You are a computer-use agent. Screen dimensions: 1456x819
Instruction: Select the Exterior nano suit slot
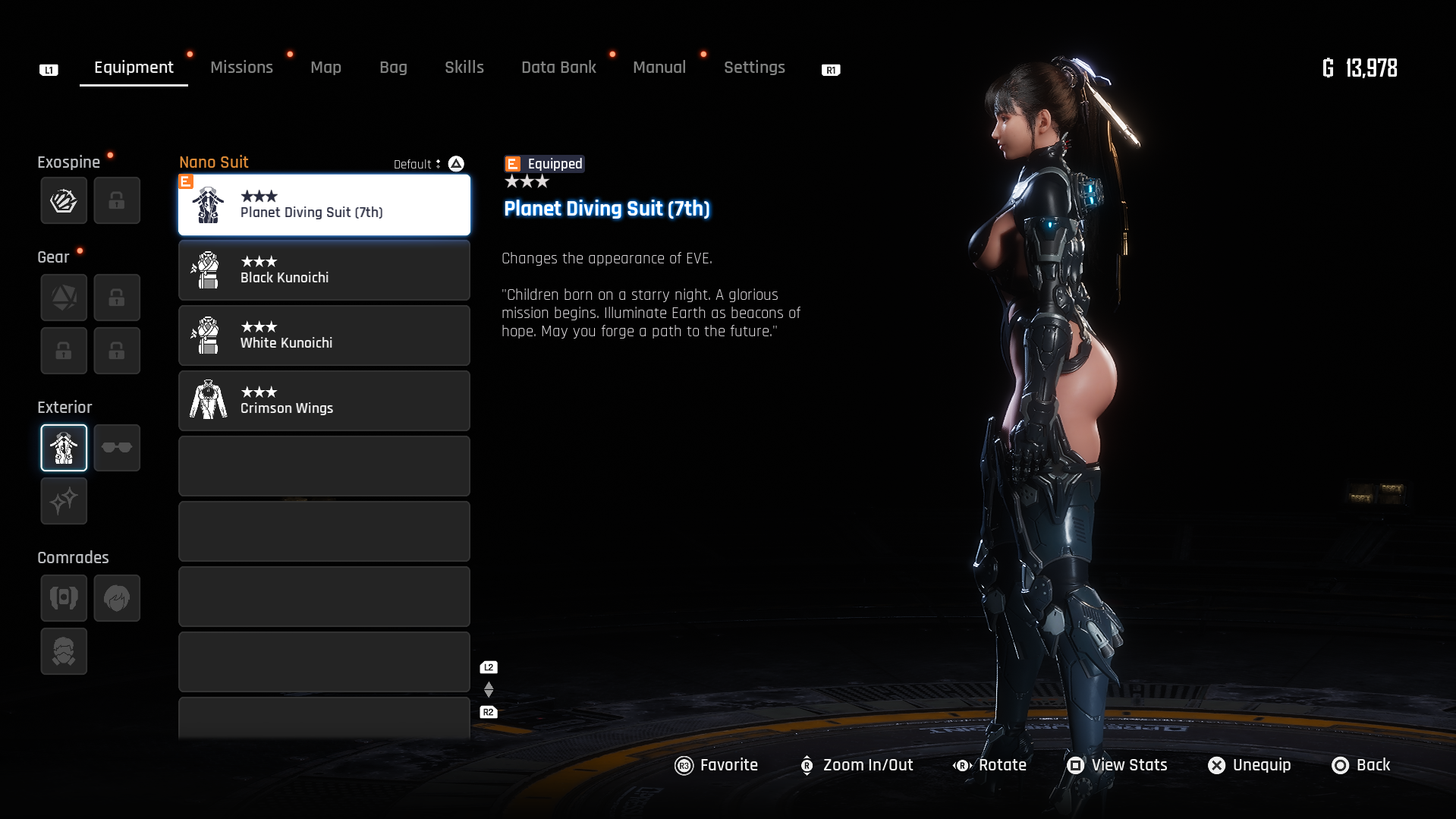(64, 448)
